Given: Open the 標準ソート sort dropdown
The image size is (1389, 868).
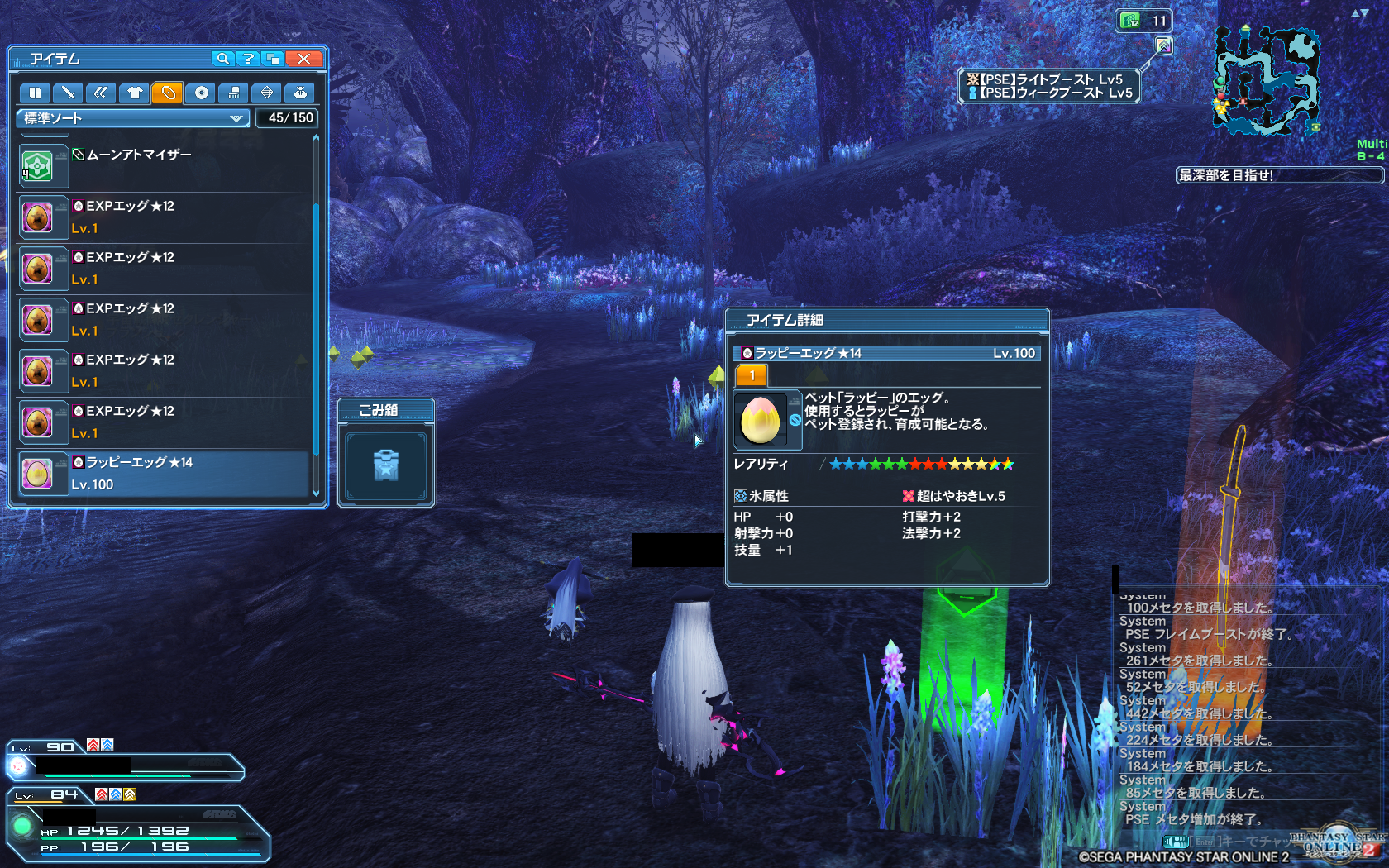Looking at the screenshot, I should [x=132, y=118].
